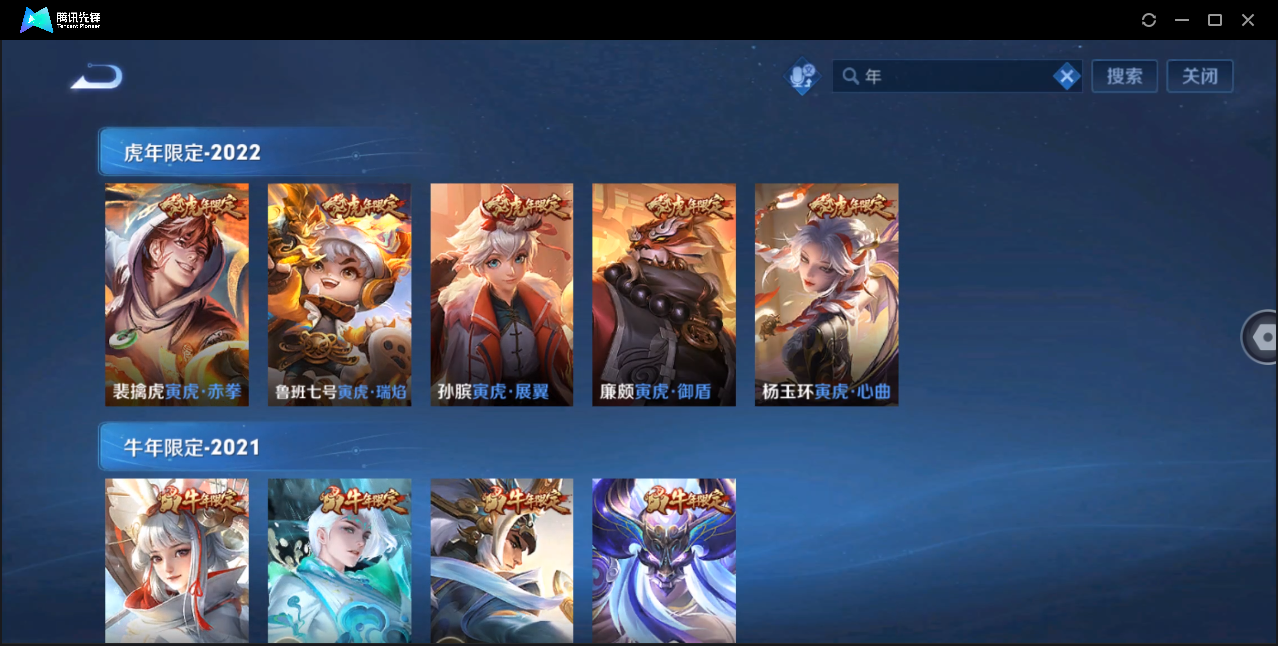1278x646 pixels.
Task: Open the hexagon side handle on the right edge
Action: [x=1263, y=337]
